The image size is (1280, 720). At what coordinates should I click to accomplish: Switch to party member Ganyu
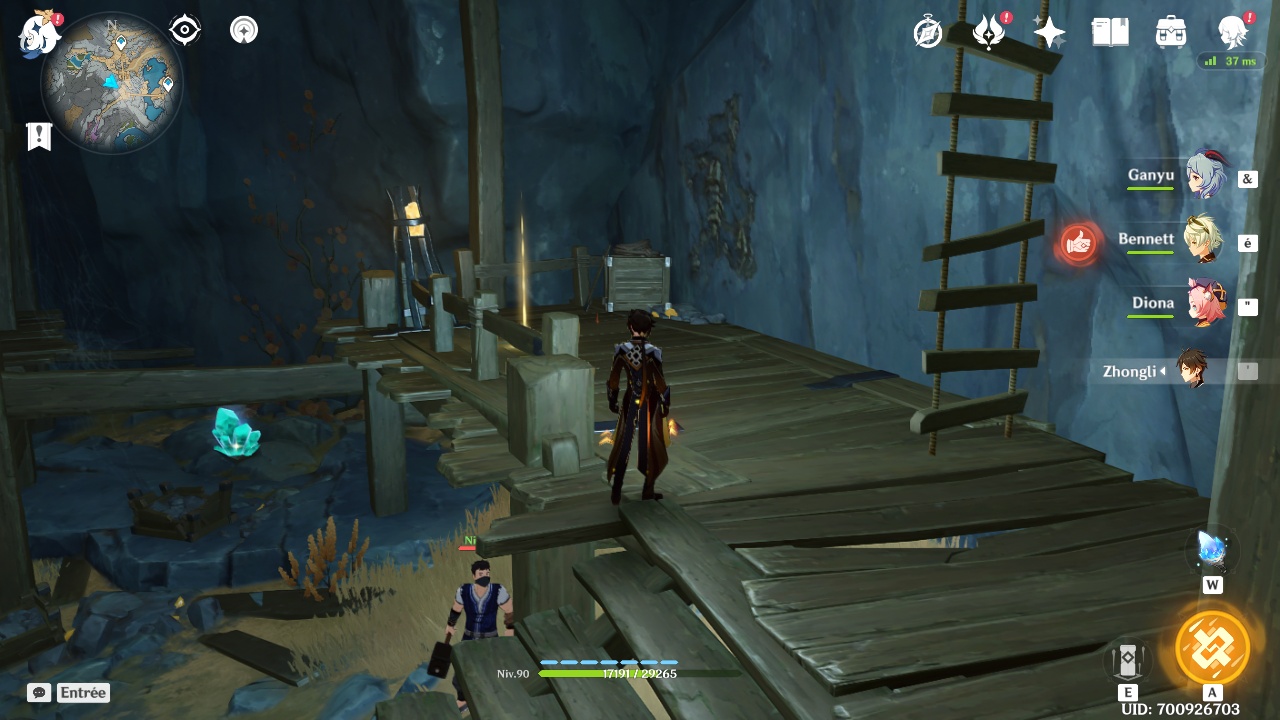(1205, 176)
